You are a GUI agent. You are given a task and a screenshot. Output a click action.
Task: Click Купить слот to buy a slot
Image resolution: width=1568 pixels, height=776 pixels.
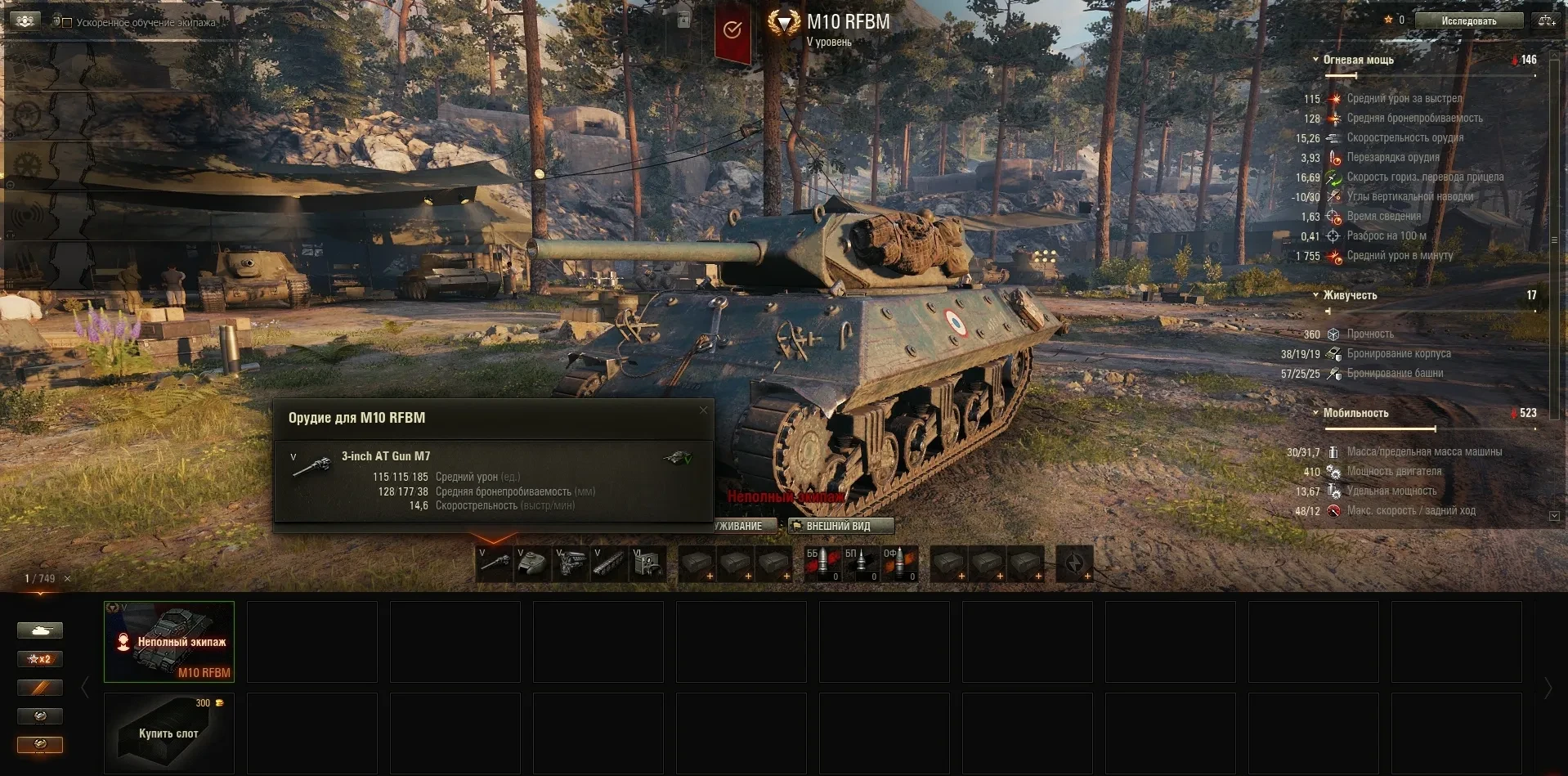169,733
